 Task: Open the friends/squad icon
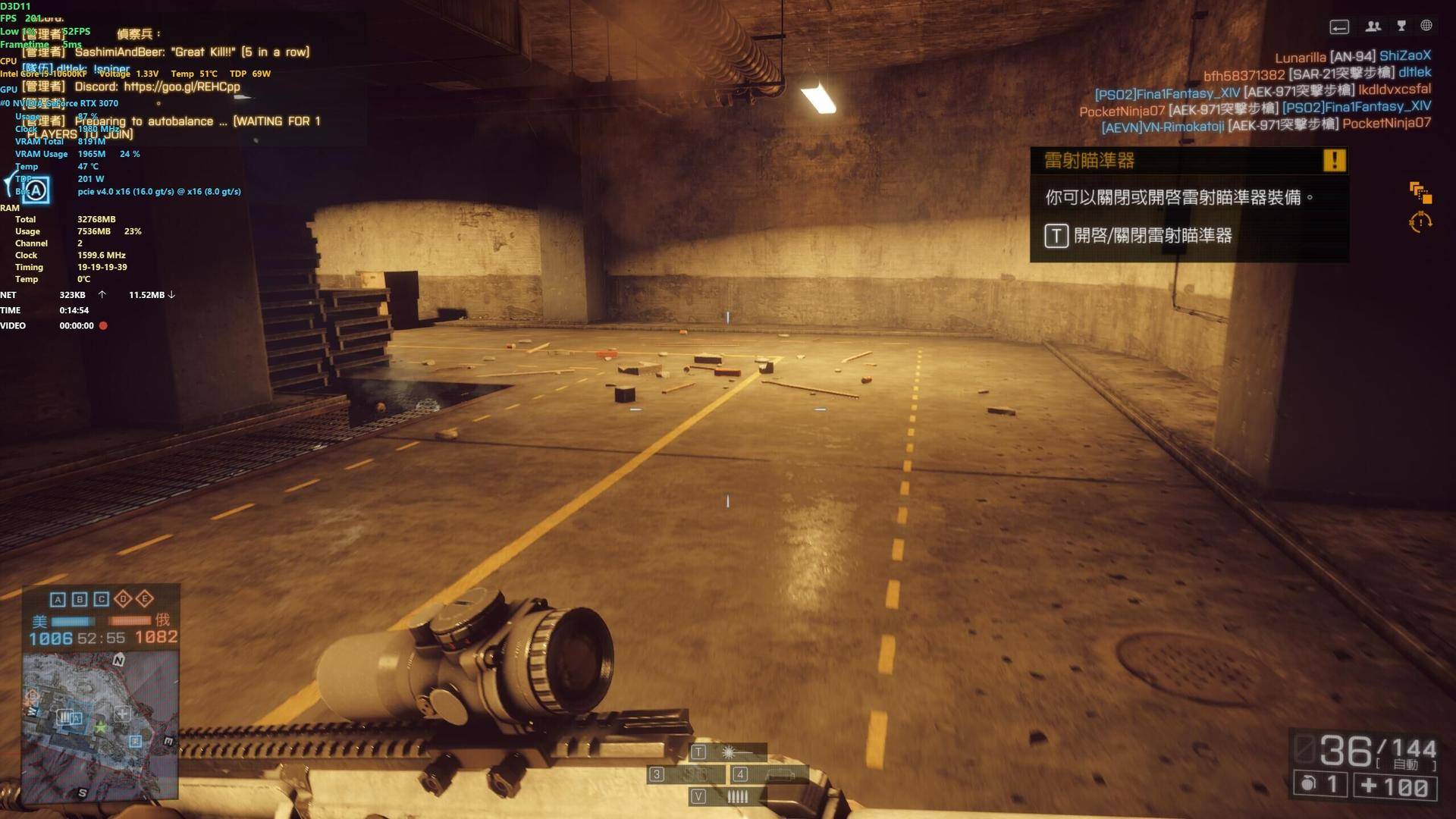click(1373, 27)
